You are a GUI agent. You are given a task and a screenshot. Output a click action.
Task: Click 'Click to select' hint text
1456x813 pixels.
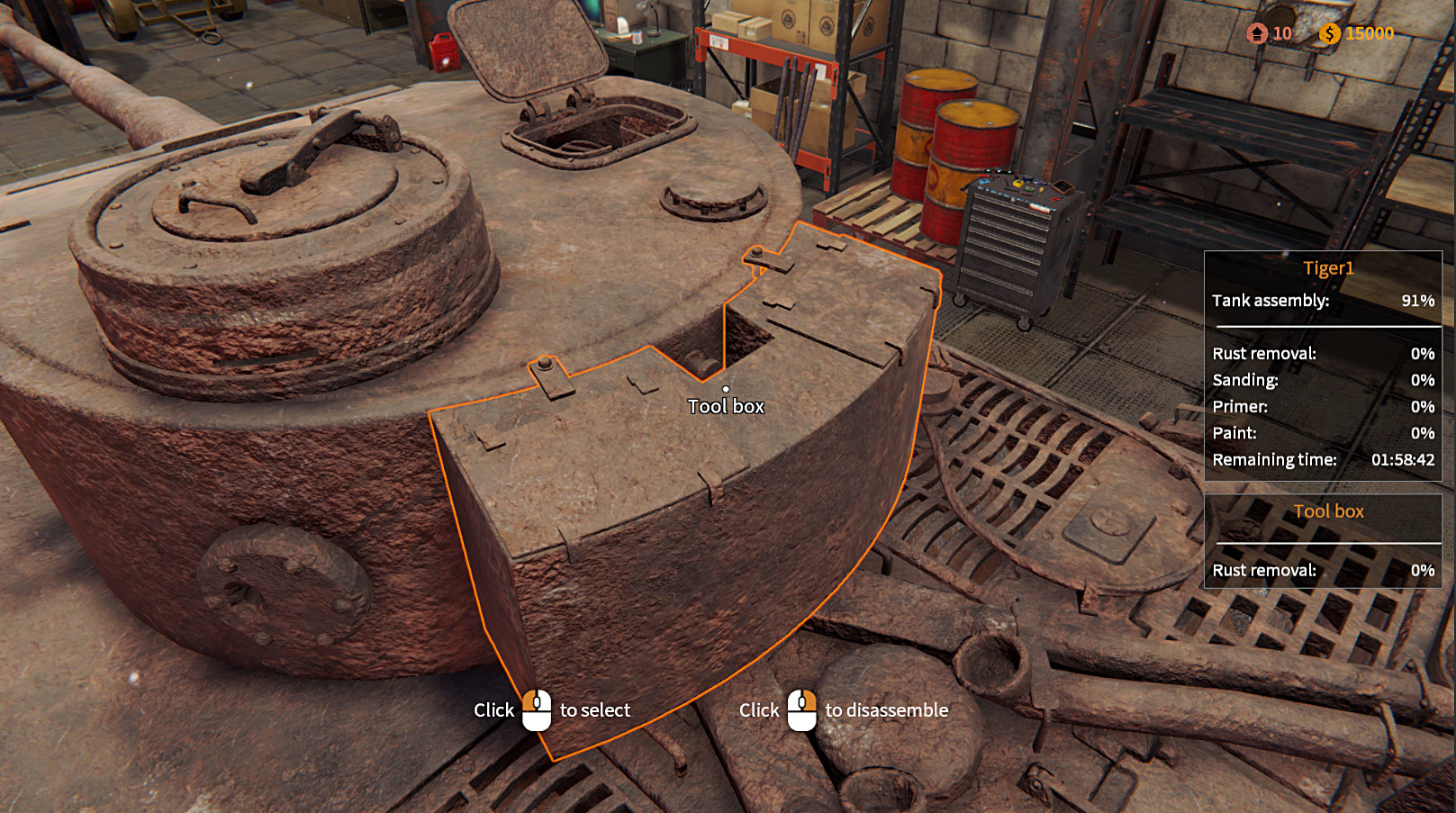click(x=553, y=709)
